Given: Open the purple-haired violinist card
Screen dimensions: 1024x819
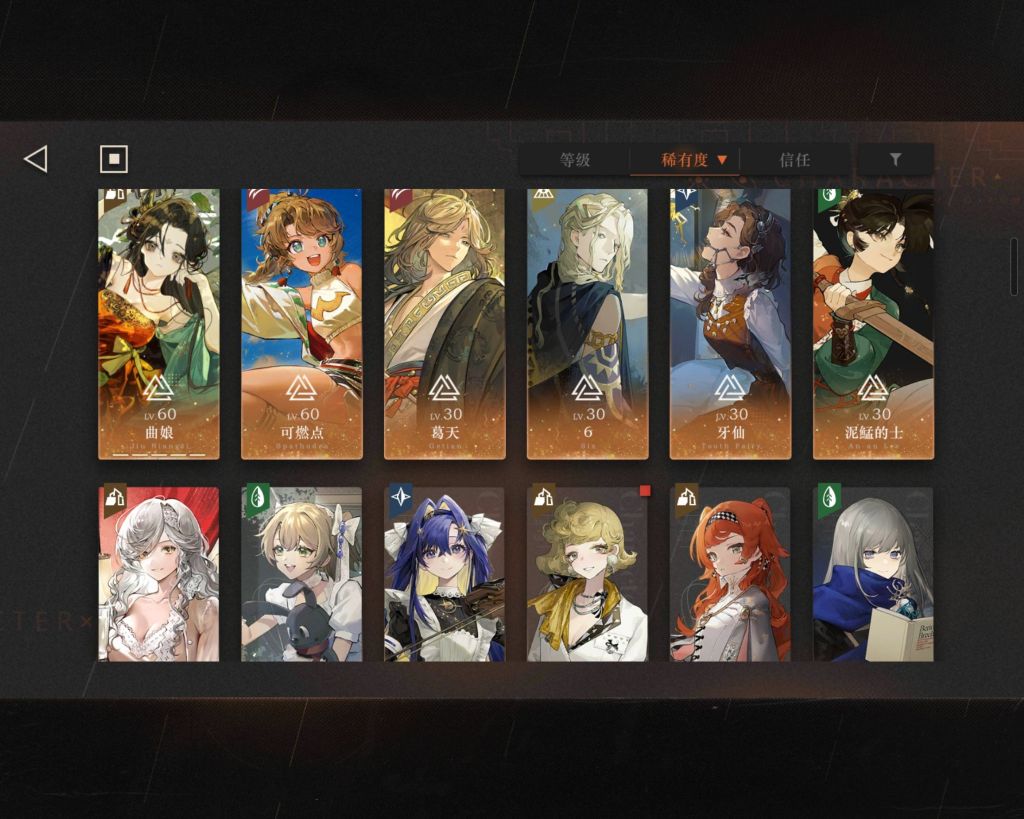Looking at the screenshot, I should click(445, 574).
